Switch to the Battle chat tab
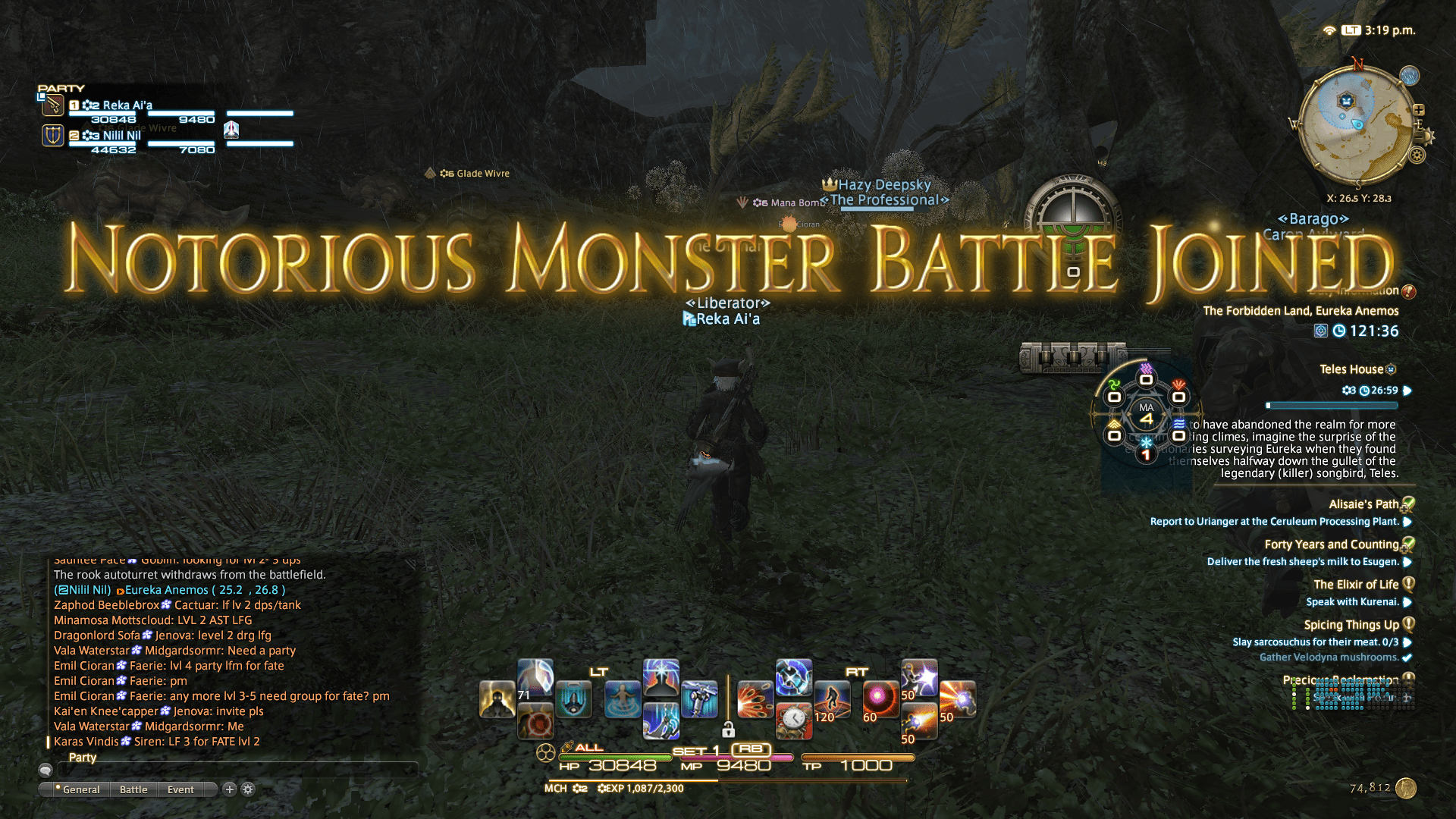The height and width of the screenshot is (819, 1456). pyautogui.click(x=133, y=789)
